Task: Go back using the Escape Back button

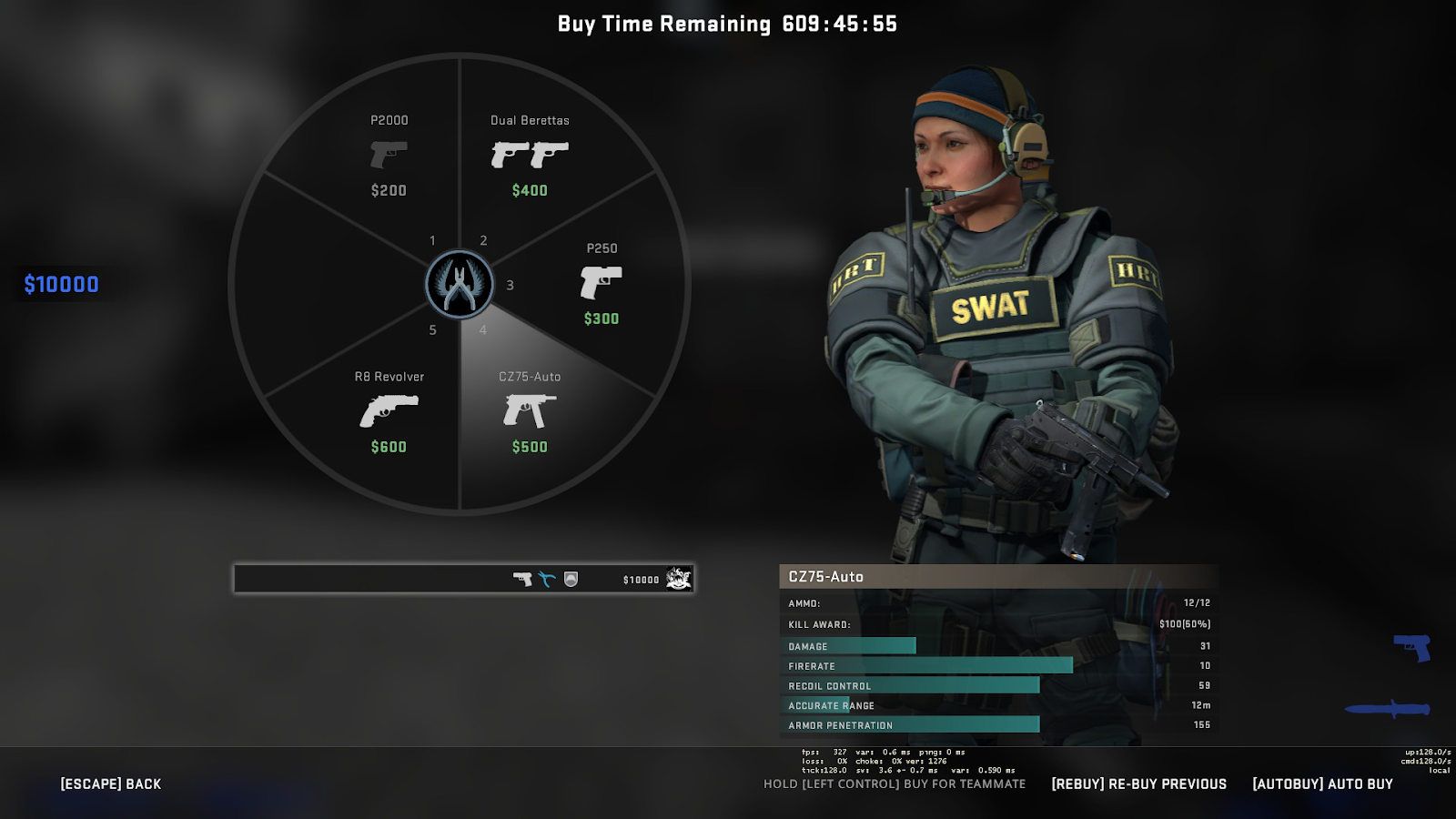Action: click(111, 784)
